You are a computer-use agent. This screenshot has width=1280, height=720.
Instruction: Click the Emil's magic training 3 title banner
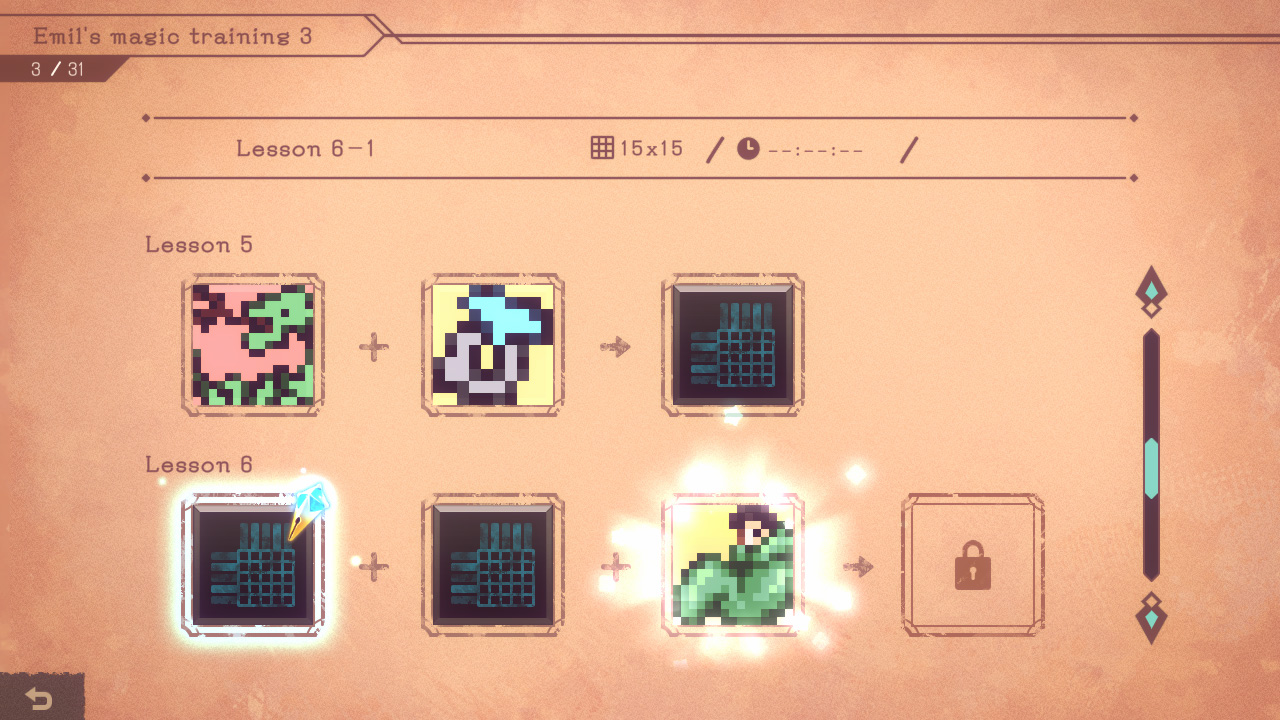173,36
